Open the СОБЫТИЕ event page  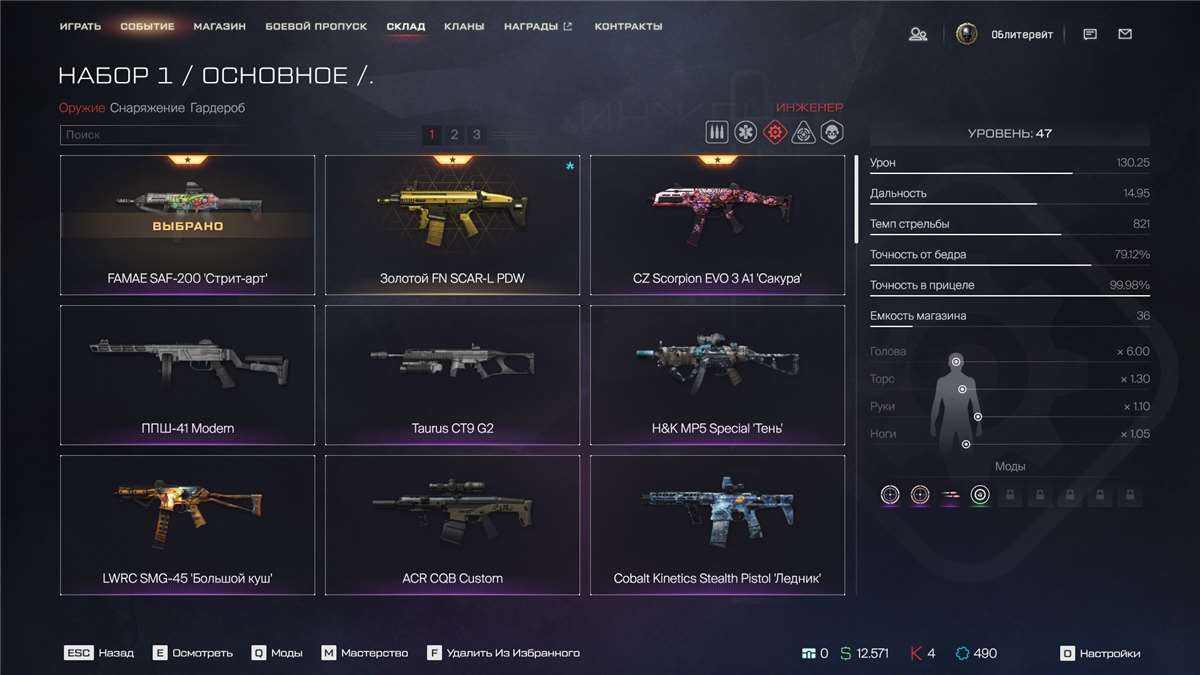tap(147, 26)
